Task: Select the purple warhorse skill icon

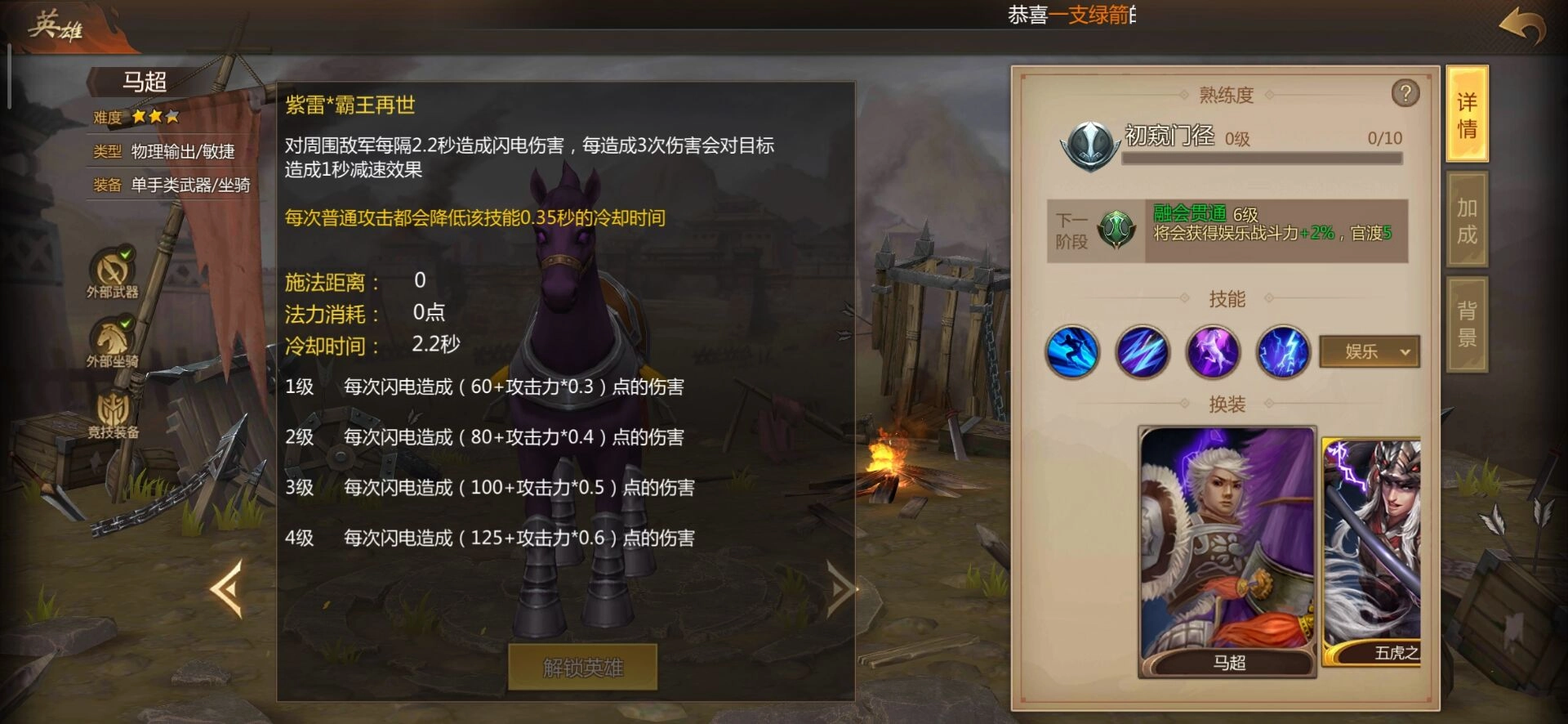Action: tap(1213, 351)
